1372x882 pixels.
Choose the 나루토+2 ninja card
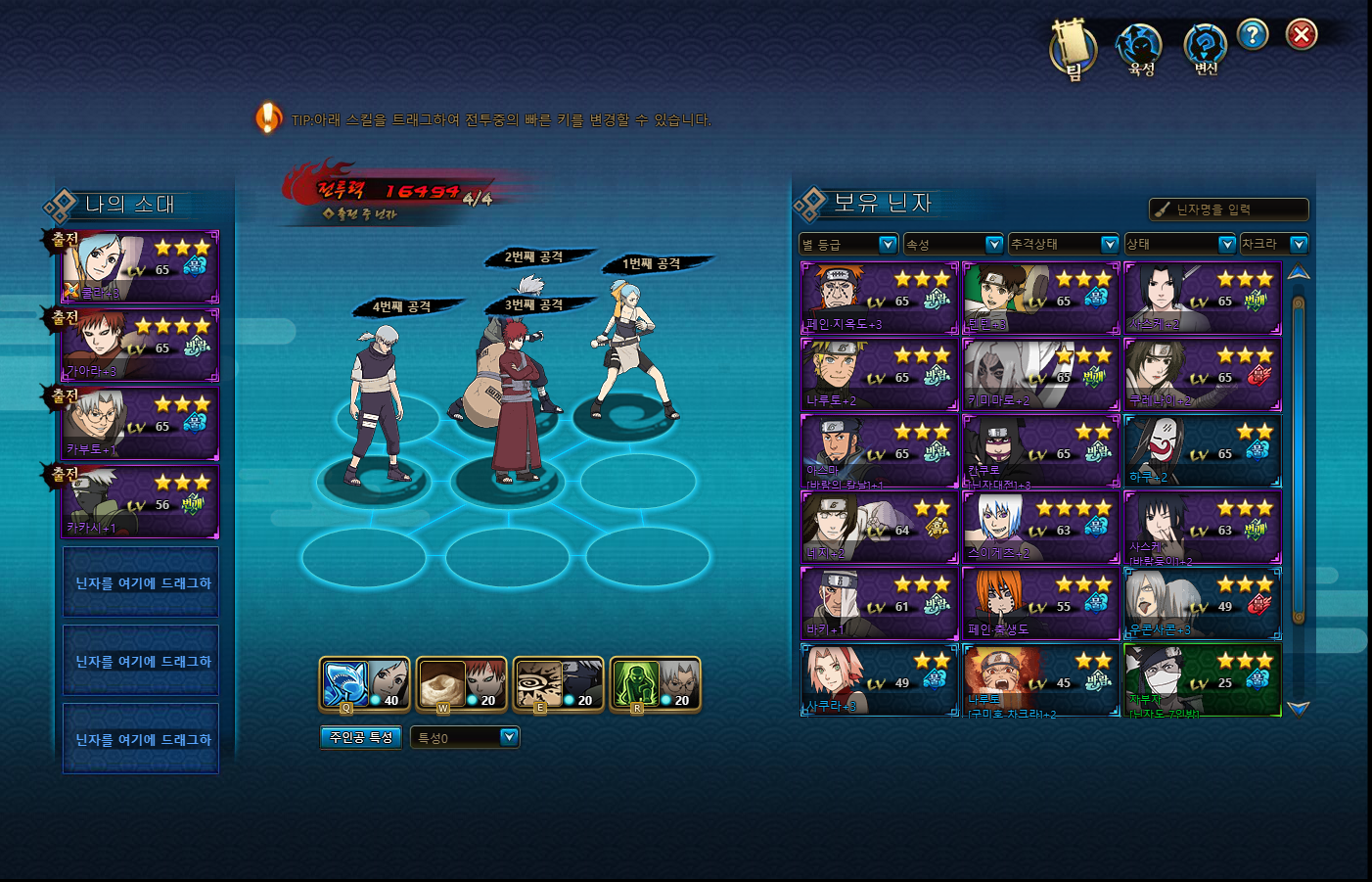(x=879, y=375)
